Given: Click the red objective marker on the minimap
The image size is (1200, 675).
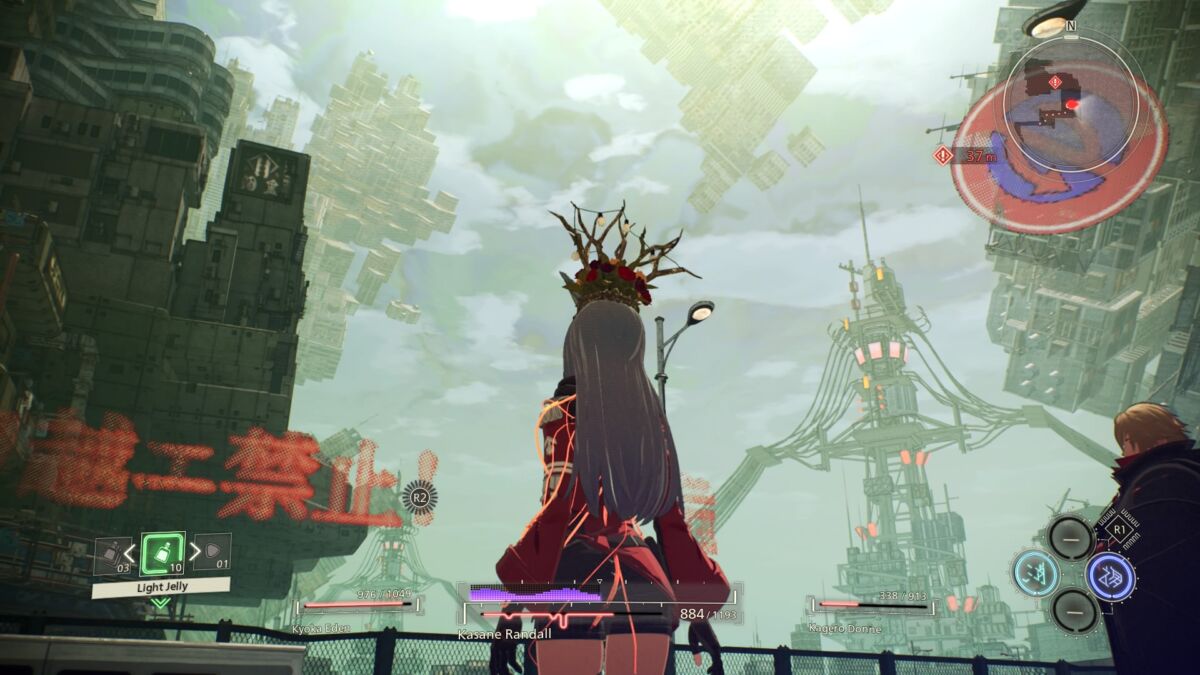Looking at the screenshot, I should pos(1072,104).
